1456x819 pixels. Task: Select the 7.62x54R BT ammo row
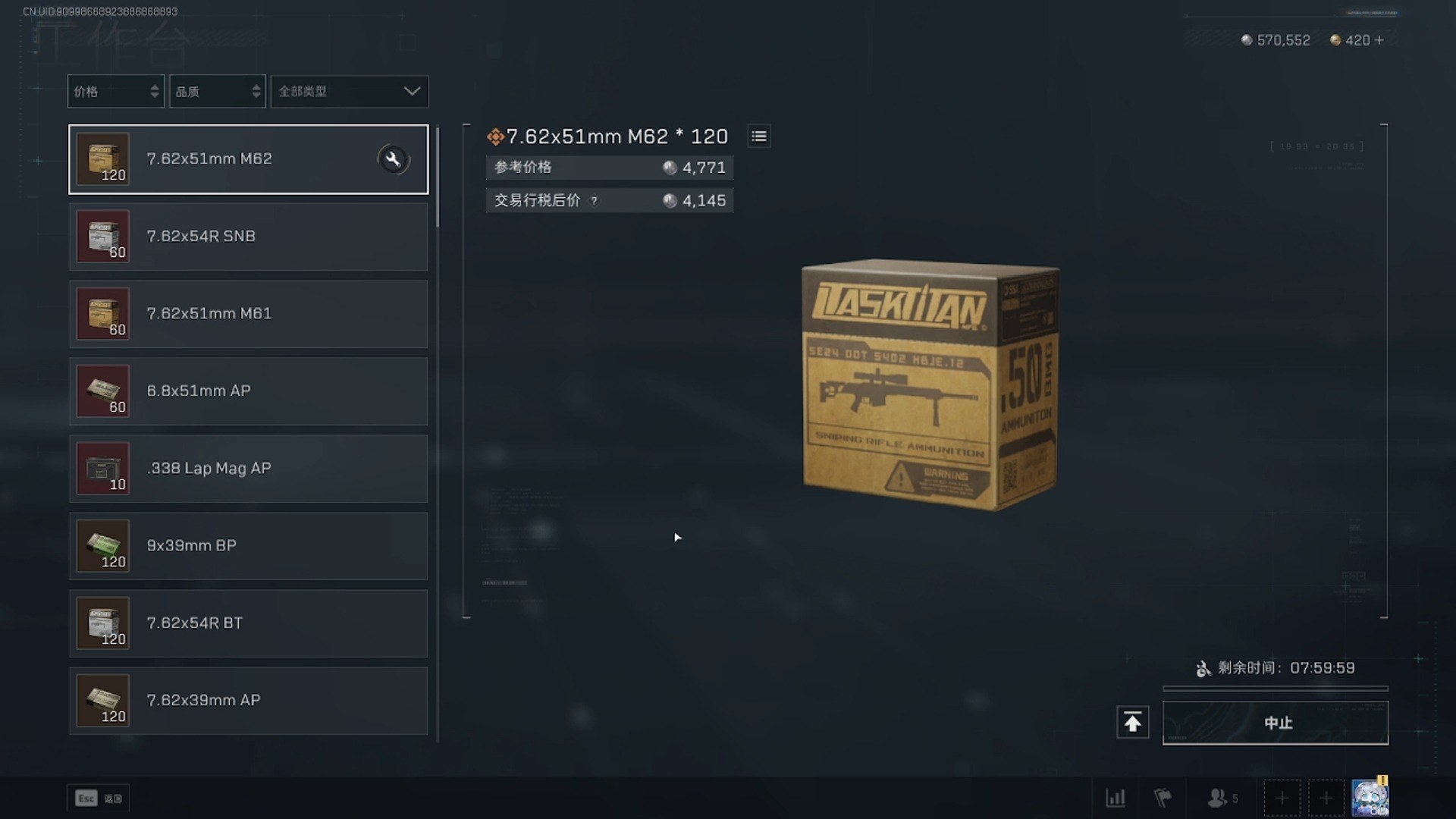click(x=248, y=623)
